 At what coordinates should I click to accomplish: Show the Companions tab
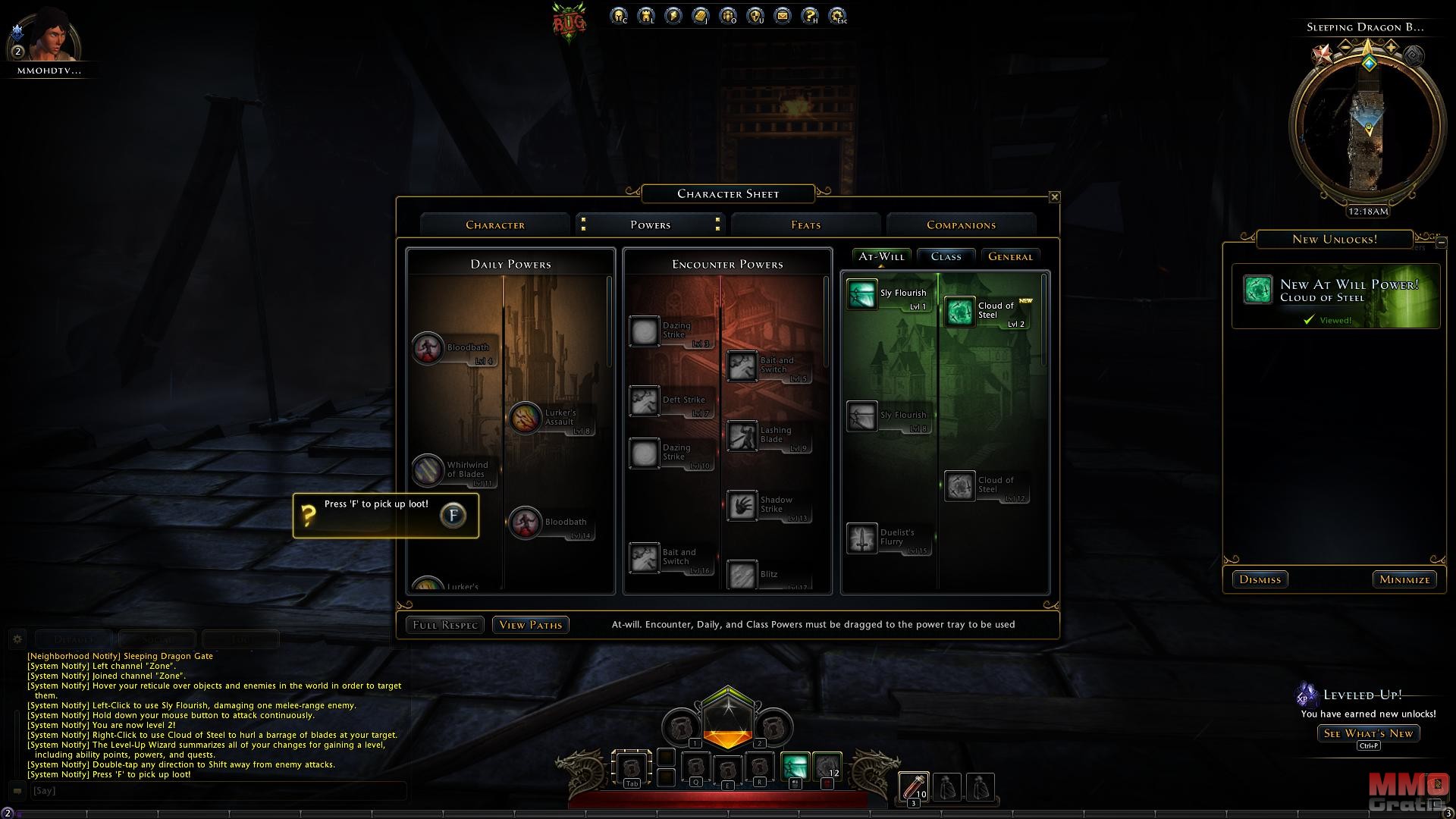coord(961,225)
